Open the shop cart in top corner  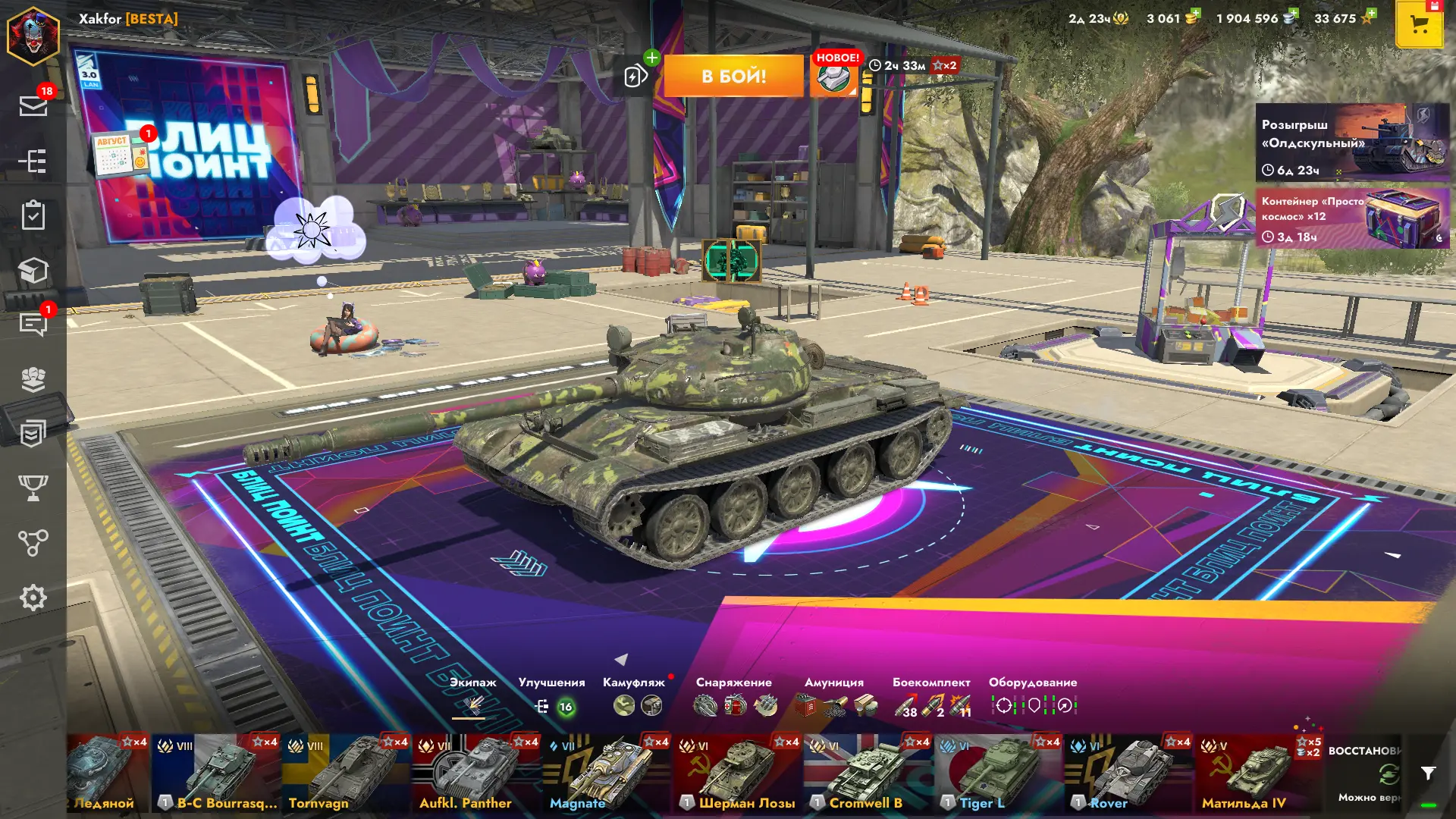pyautogui.click(x=1419, y=25)
